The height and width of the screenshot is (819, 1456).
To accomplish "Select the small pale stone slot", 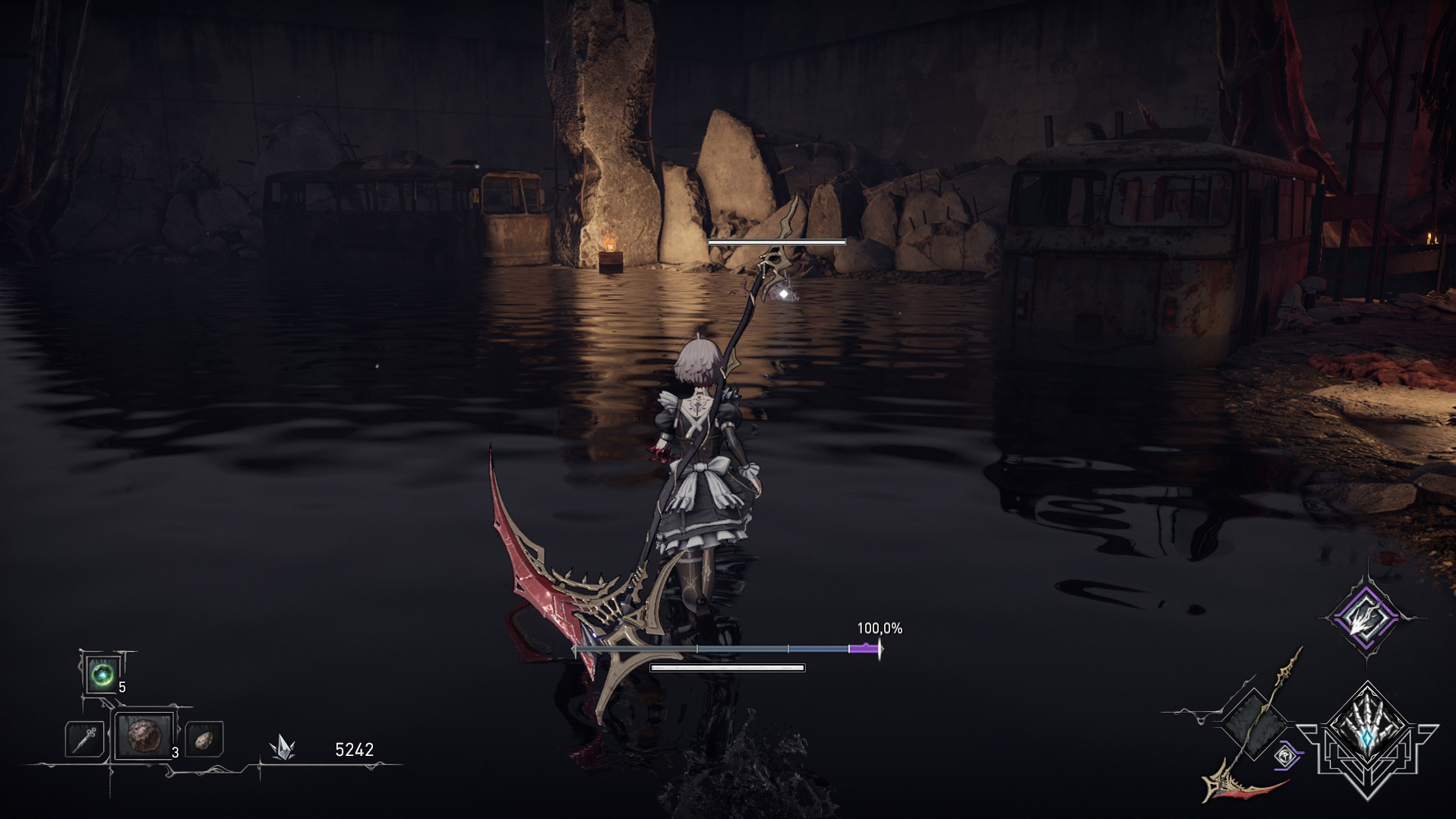I will point(204,739).
